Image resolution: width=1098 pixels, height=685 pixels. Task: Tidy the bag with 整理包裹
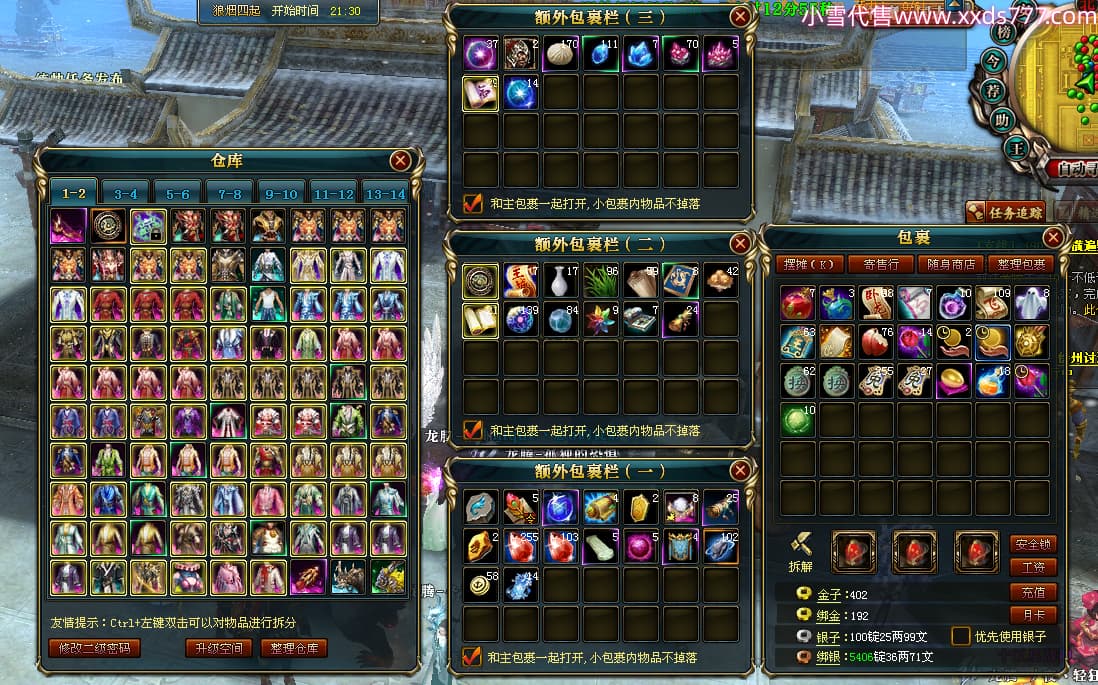(x=1021, y=264)
